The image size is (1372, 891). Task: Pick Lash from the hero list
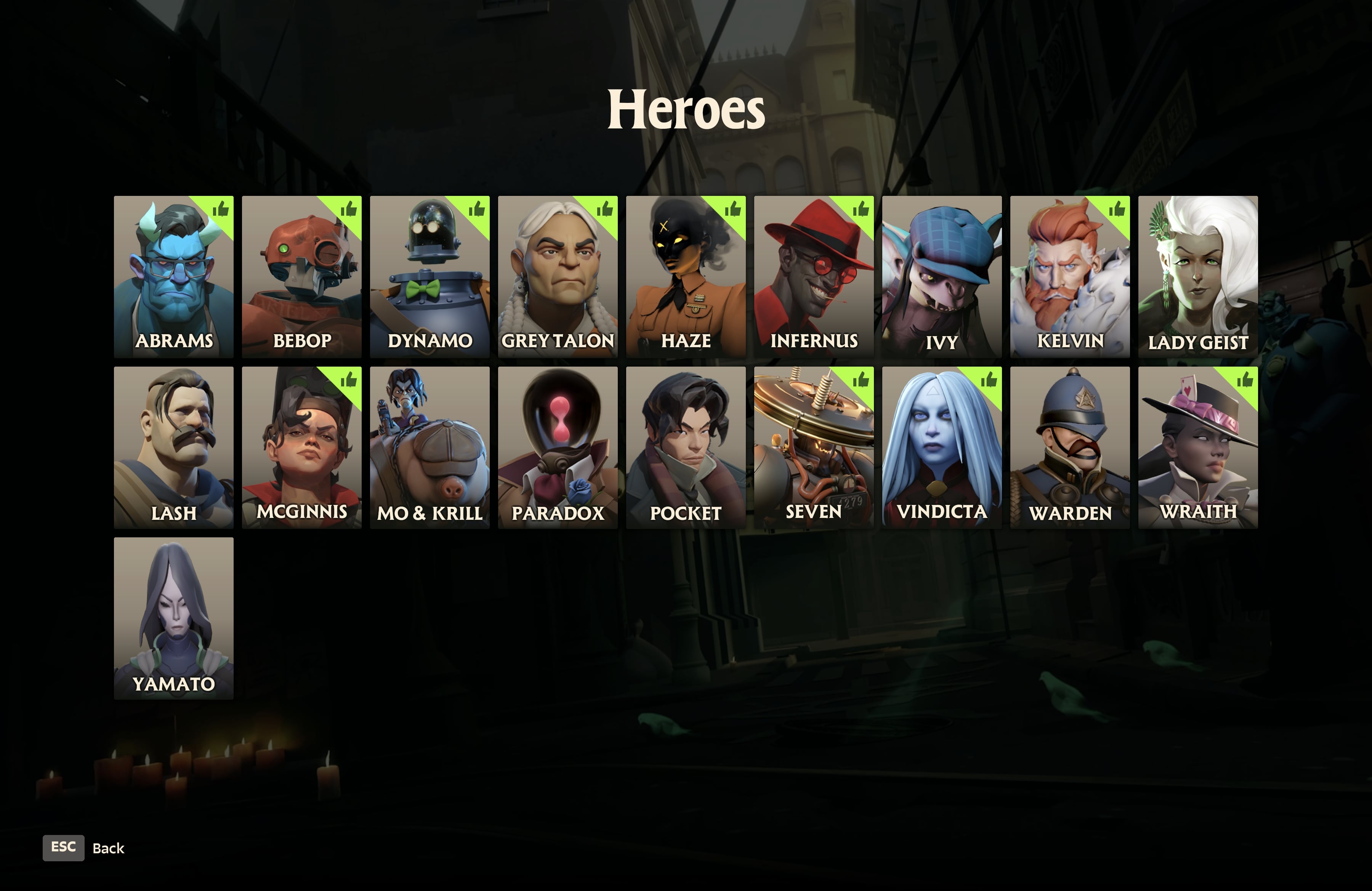pos(173,447)
